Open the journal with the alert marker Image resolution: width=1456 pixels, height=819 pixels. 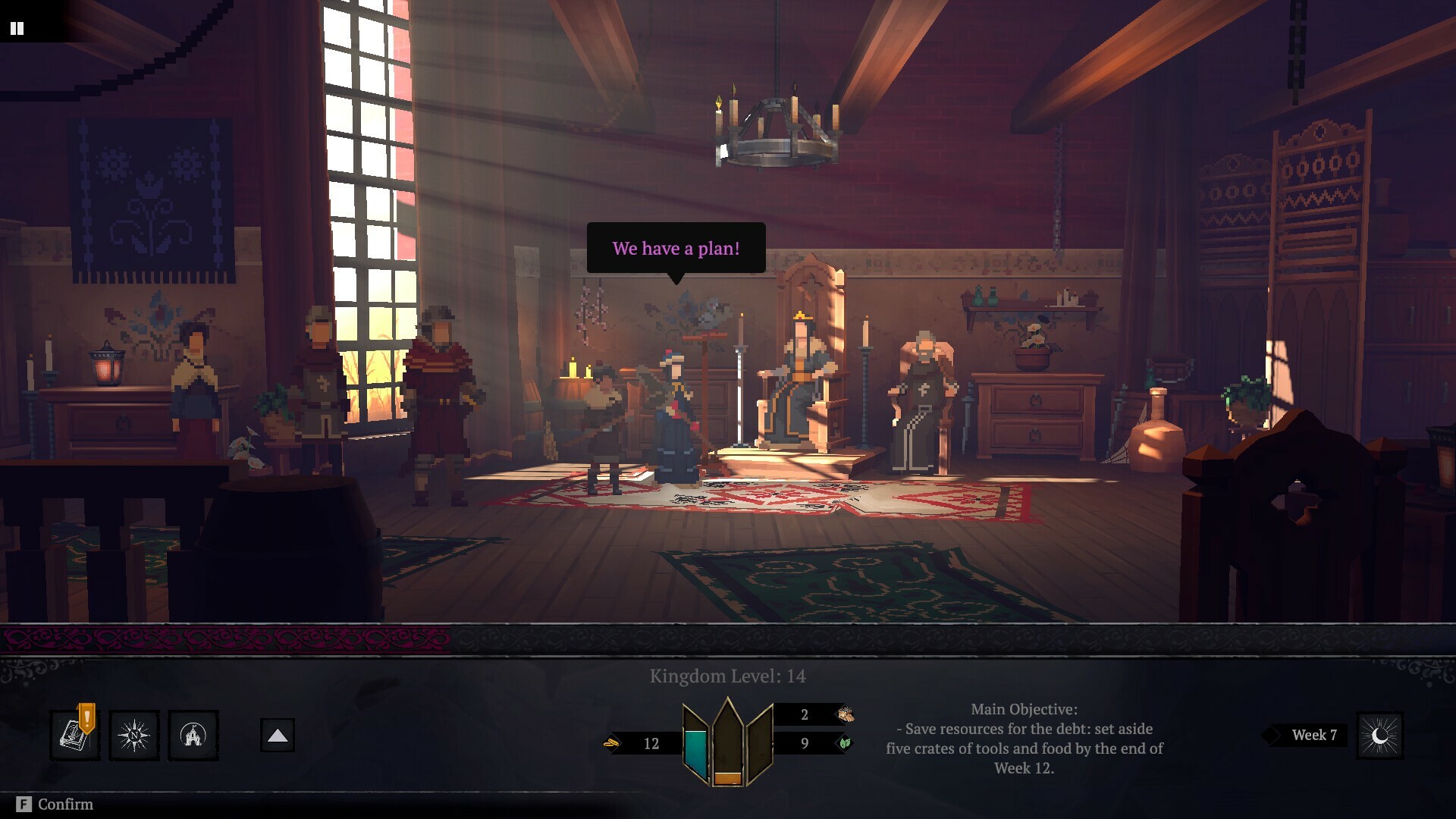point(74,735)
